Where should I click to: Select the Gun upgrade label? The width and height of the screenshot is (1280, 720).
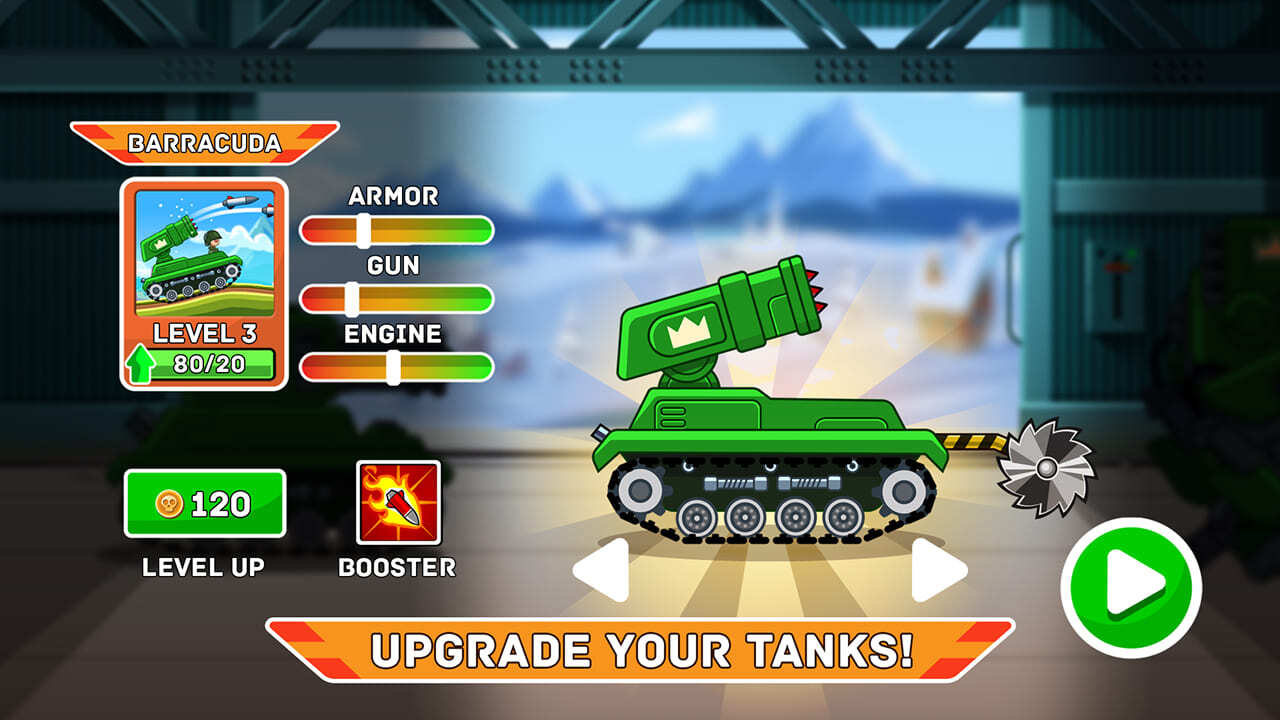click(393, 266)
